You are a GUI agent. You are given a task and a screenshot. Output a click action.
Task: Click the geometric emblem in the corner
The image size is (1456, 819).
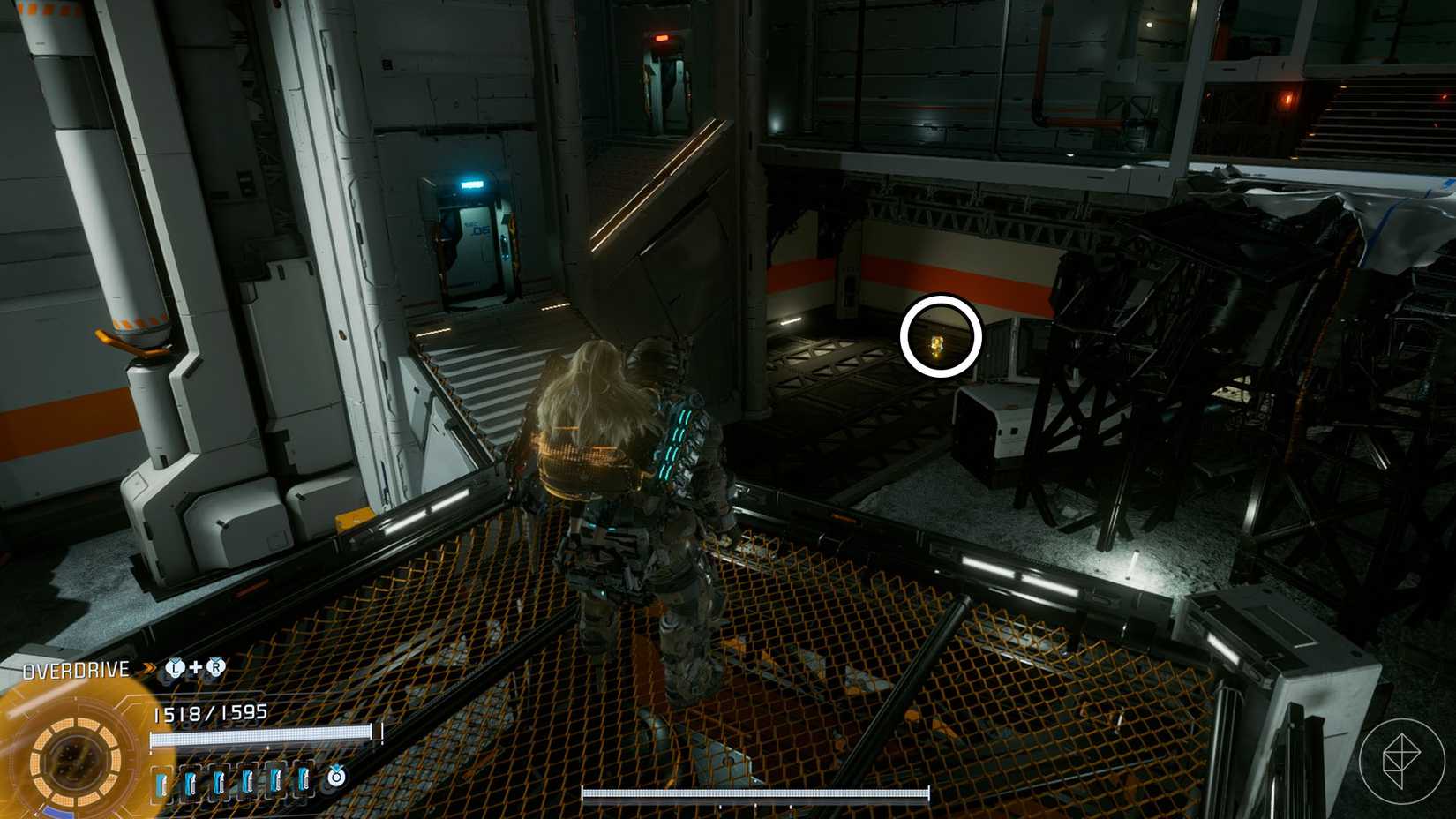pyautogui.click(x=1400, y=759)
